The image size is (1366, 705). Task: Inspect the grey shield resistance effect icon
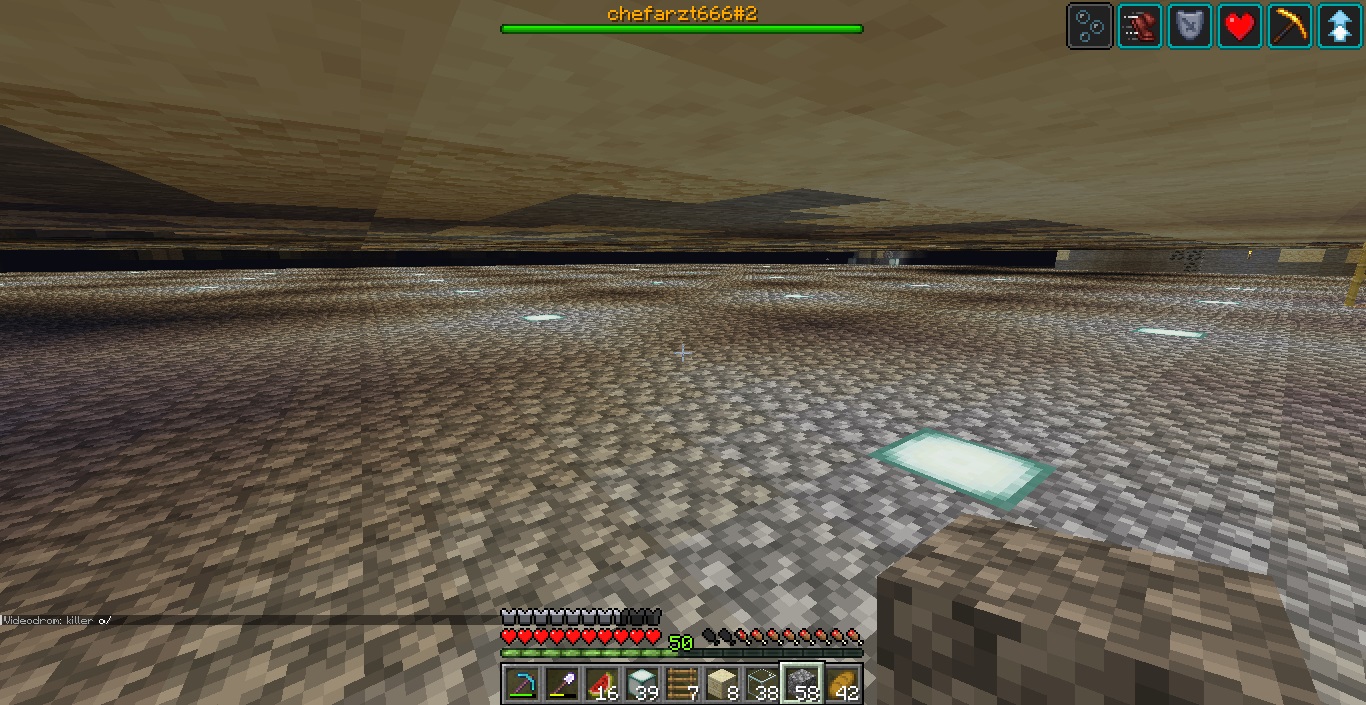pos(1189,26)
